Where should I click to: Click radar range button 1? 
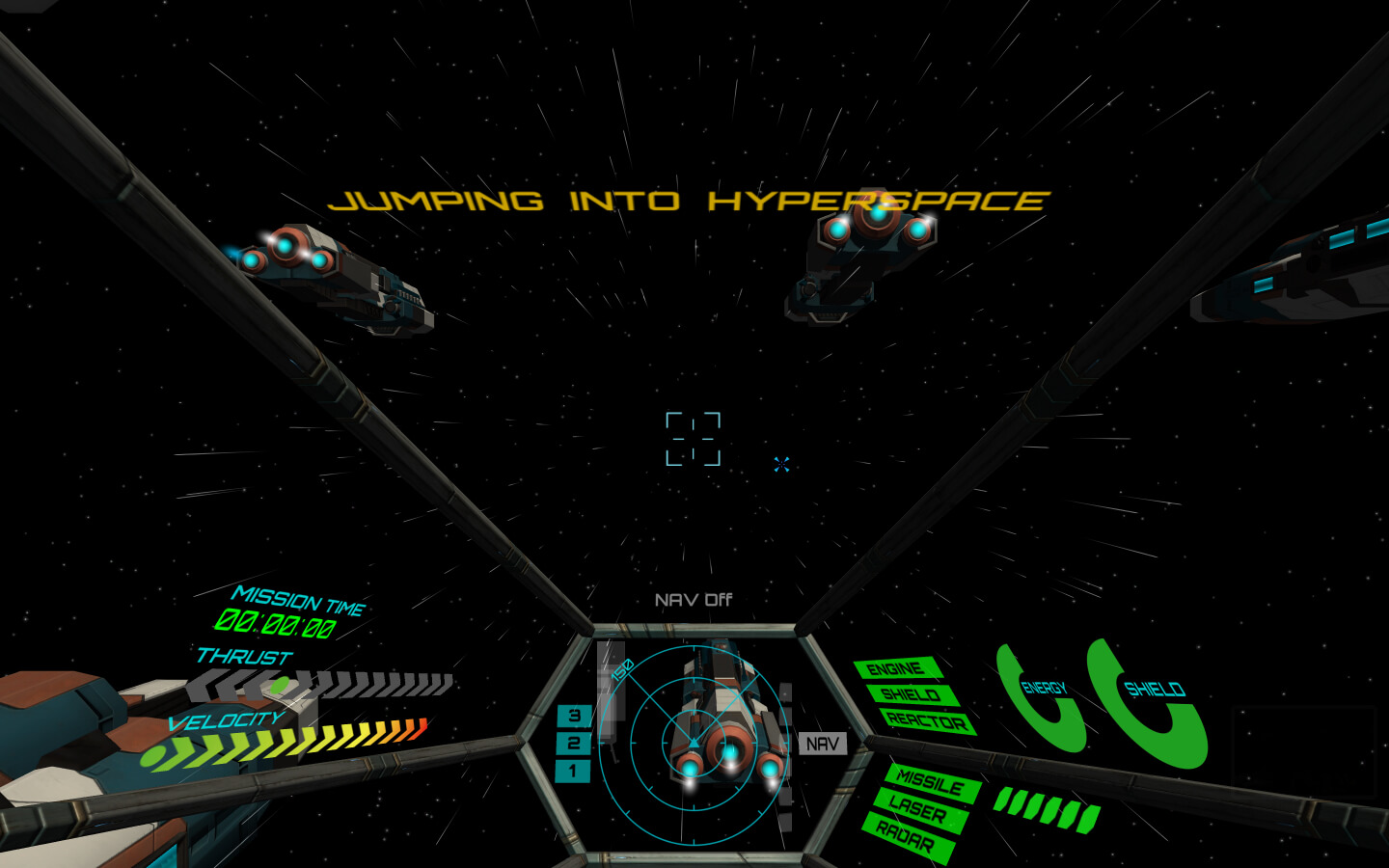point(572,772)
